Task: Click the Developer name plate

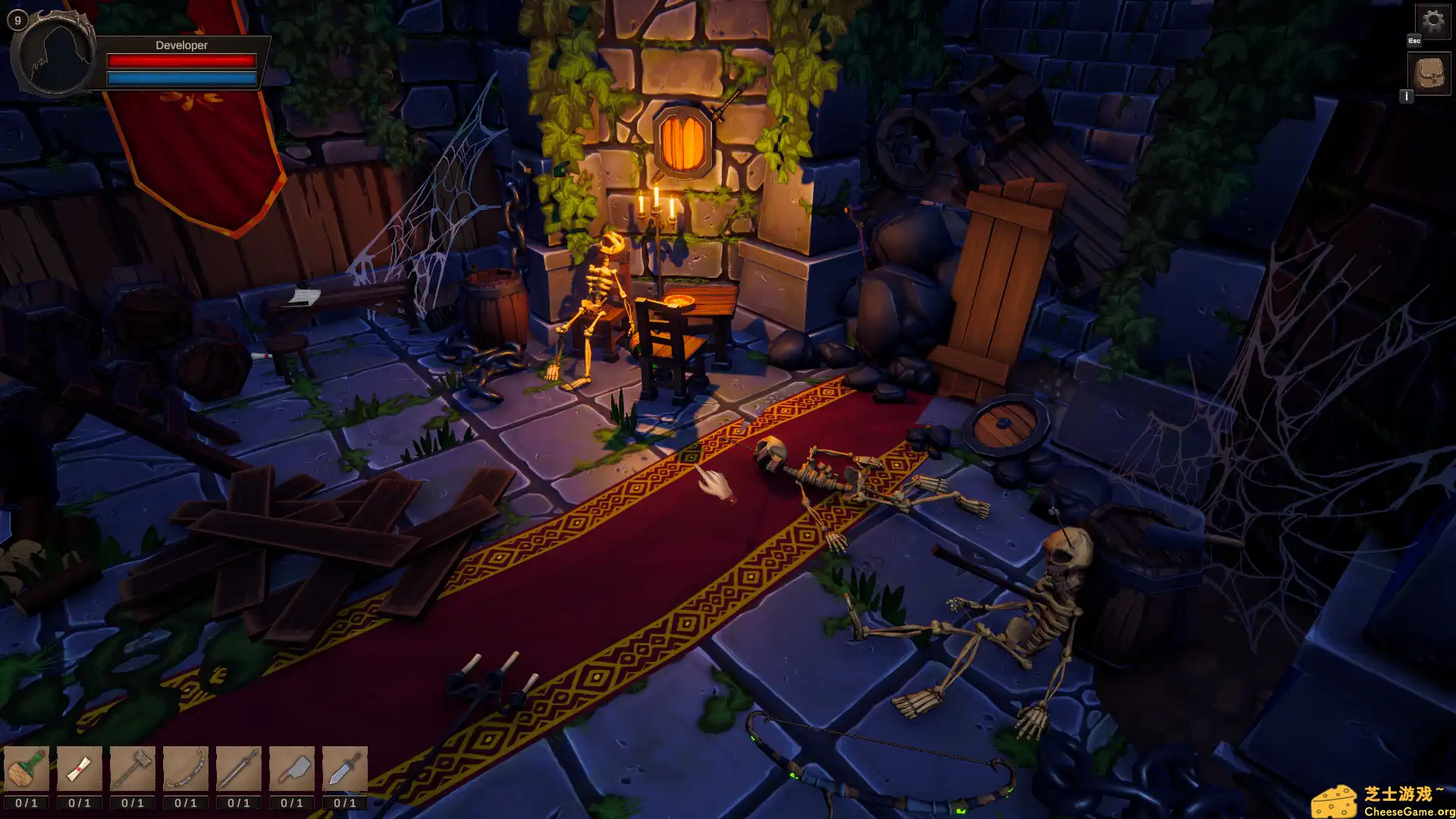Action: tap(180, 45)
